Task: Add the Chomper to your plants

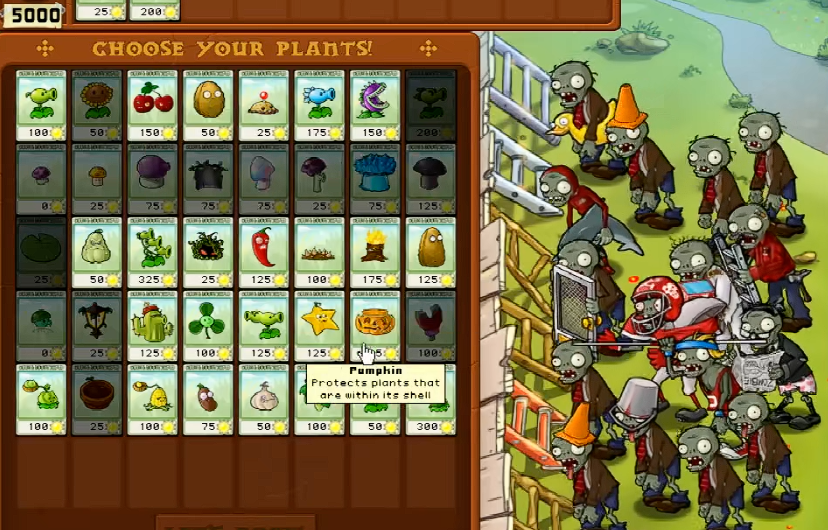Action: point(376,104)
